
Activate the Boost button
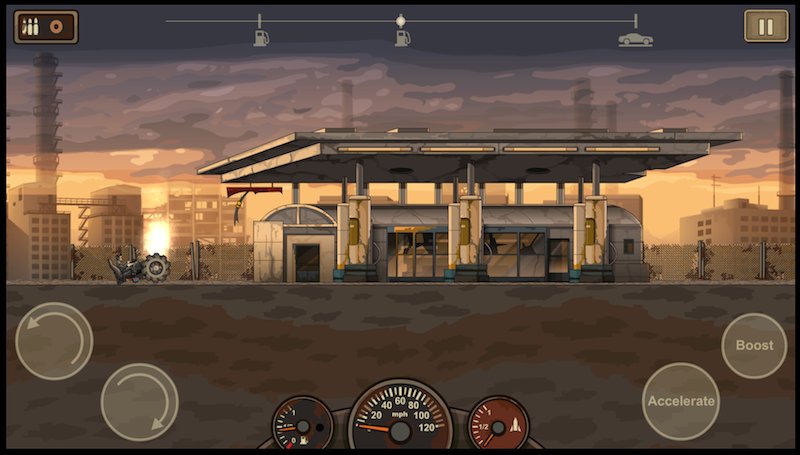click(754, 345)
